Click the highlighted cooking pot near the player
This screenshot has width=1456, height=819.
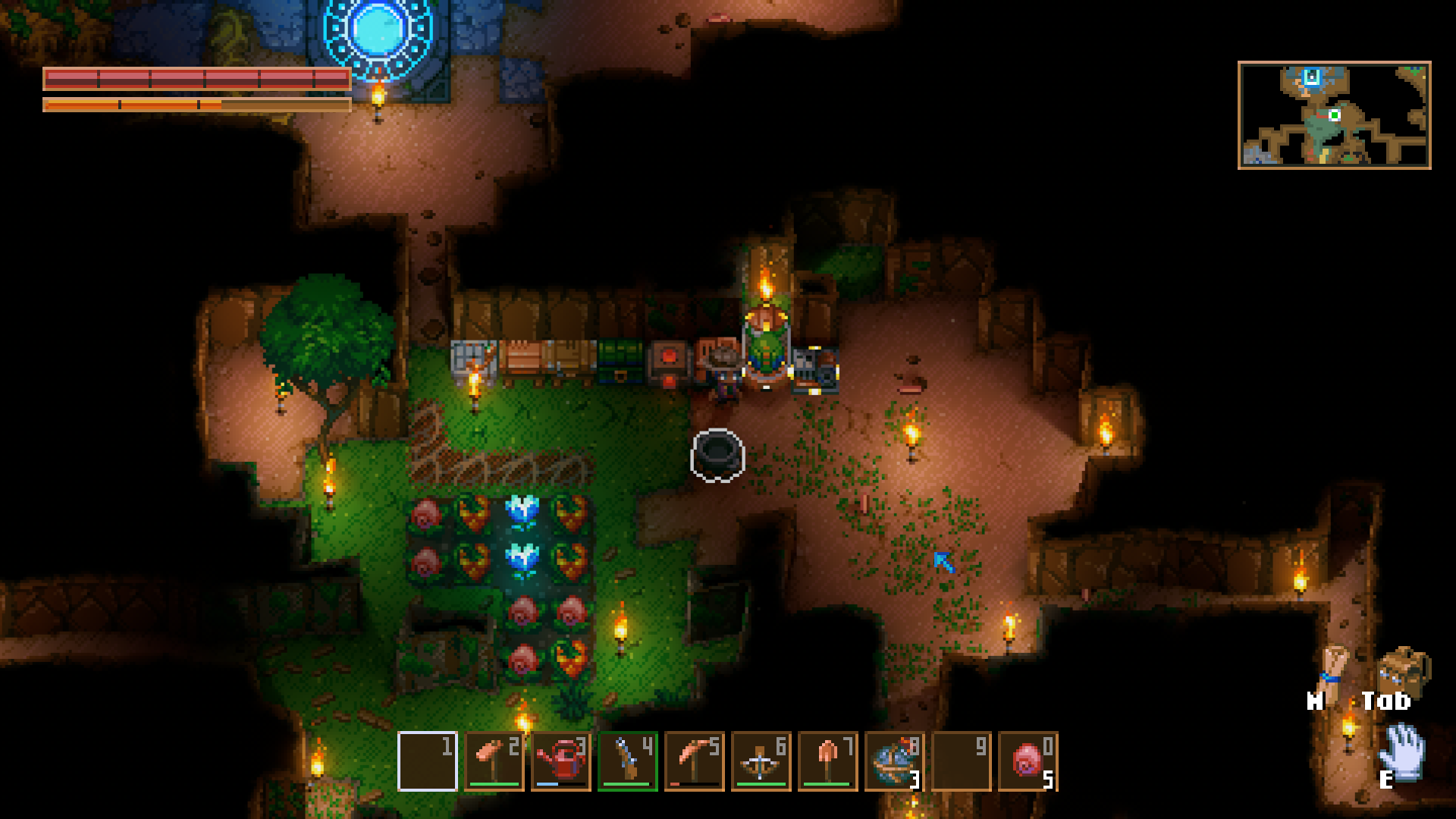[716, 457]
